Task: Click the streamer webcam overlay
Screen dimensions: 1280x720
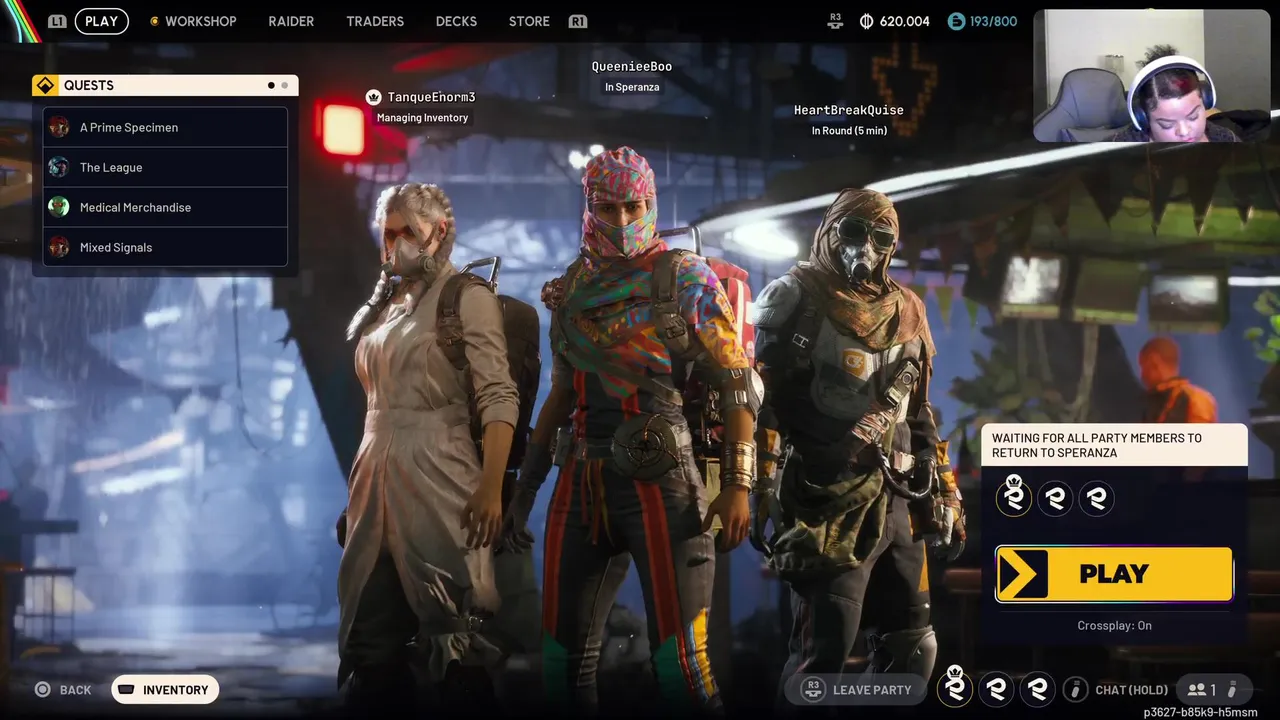Action: 1151,77
